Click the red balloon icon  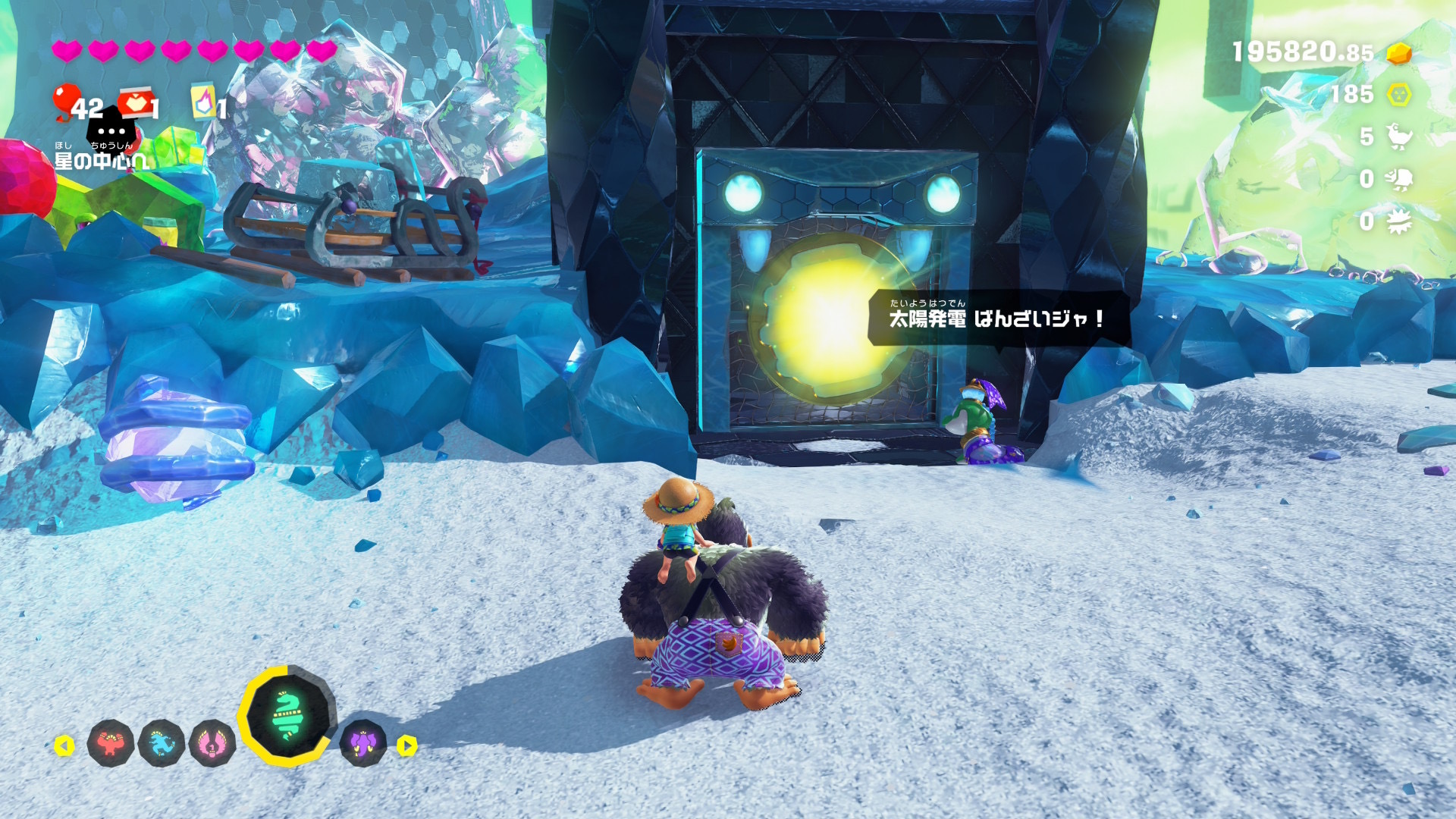(x=66, y=101)
